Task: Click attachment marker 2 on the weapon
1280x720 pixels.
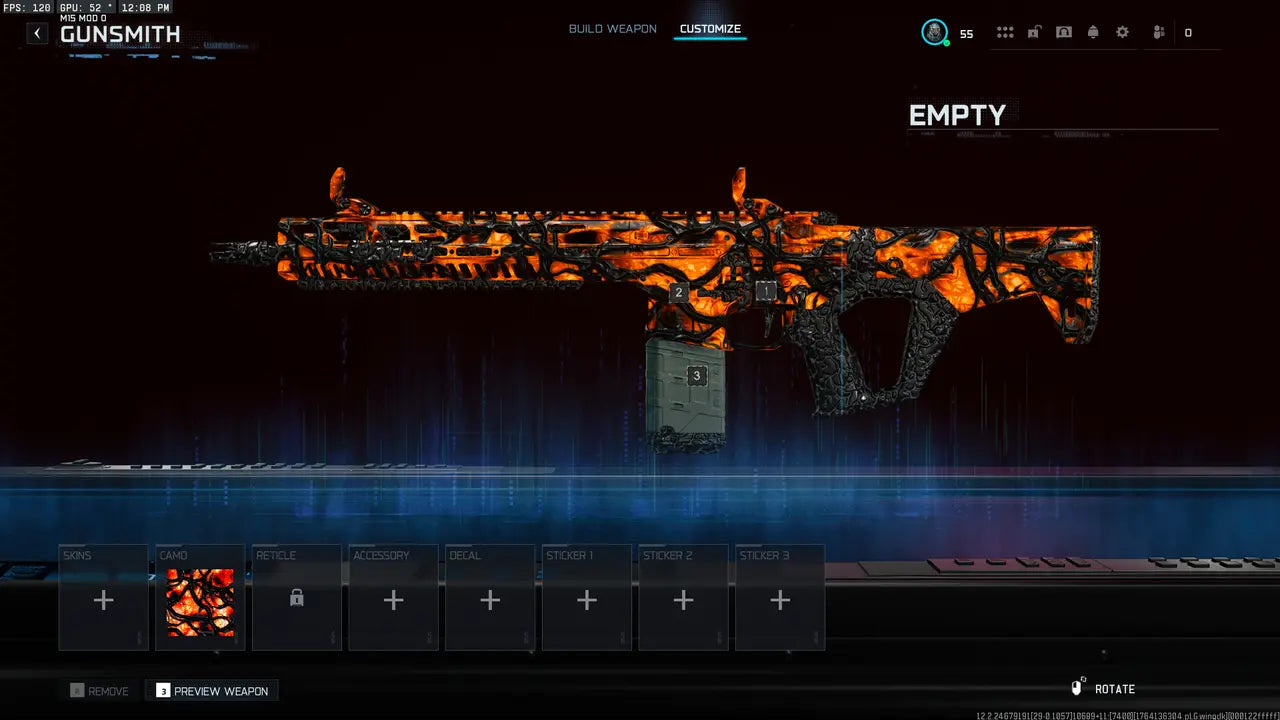Action: pyautogui.click(x=679, y=292)
